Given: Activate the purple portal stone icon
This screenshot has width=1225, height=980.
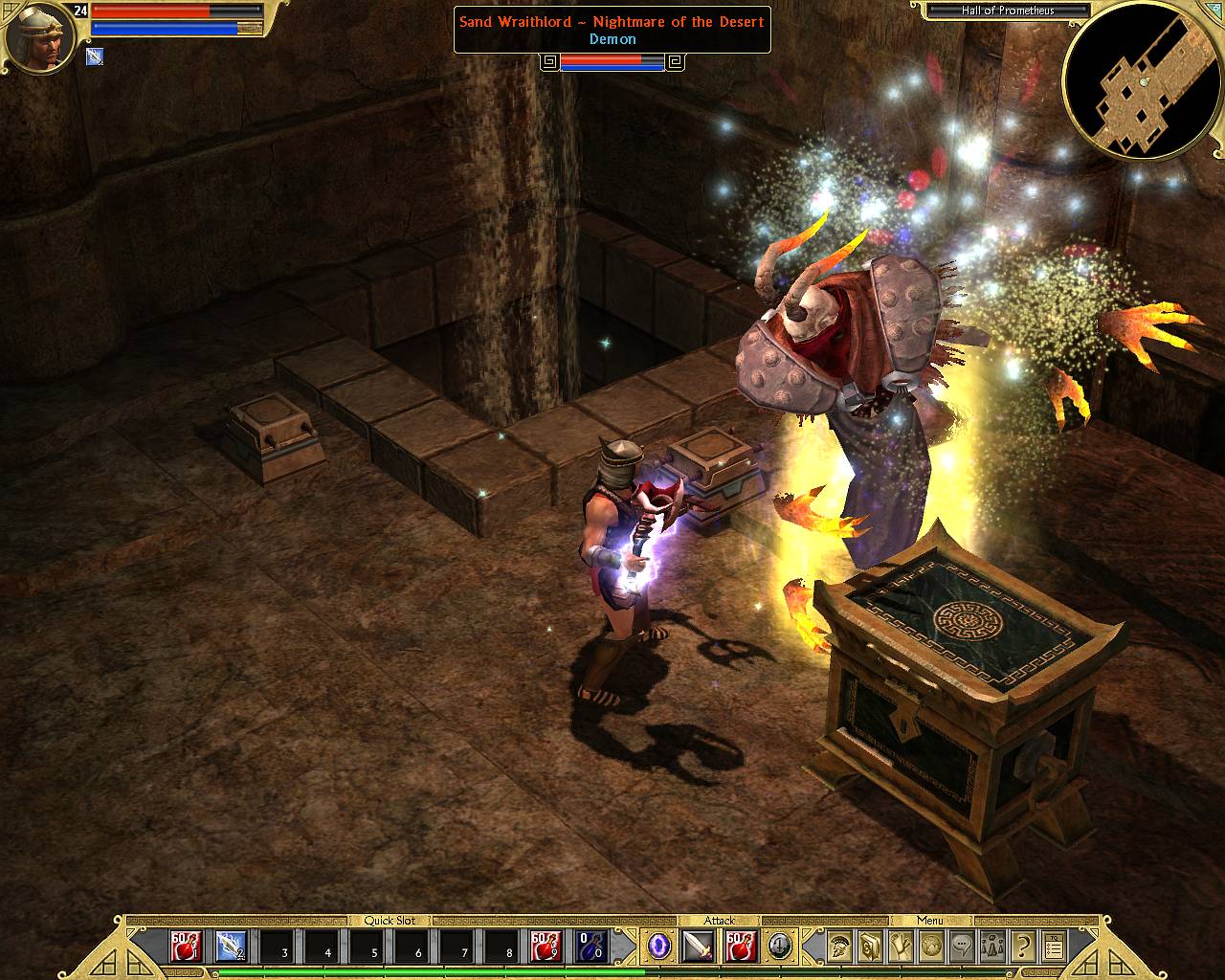Looking at the screenshot, I should click(x=658, y=946).
